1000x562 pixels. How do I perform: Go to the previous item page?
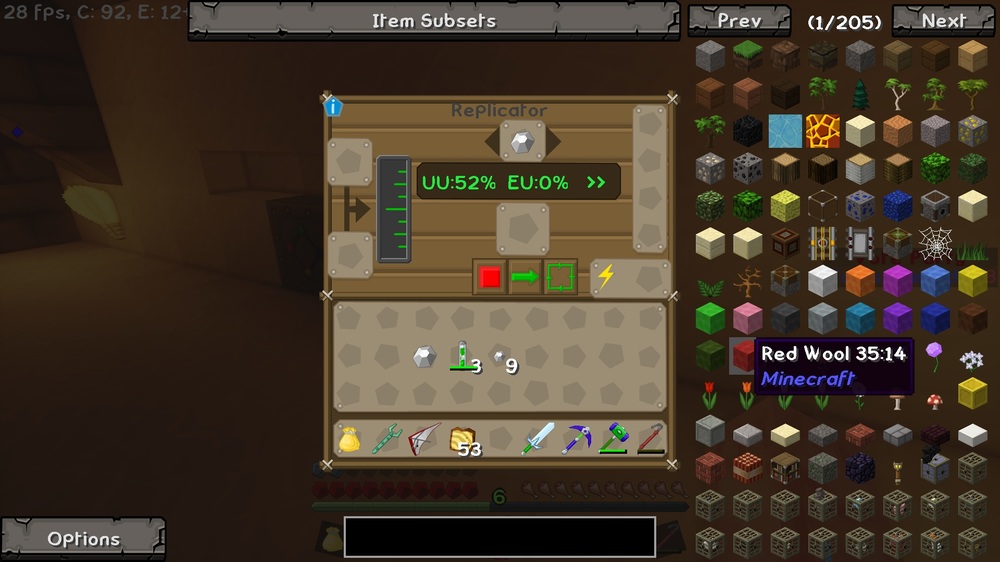pyautogui.click(x=739, y=20)
